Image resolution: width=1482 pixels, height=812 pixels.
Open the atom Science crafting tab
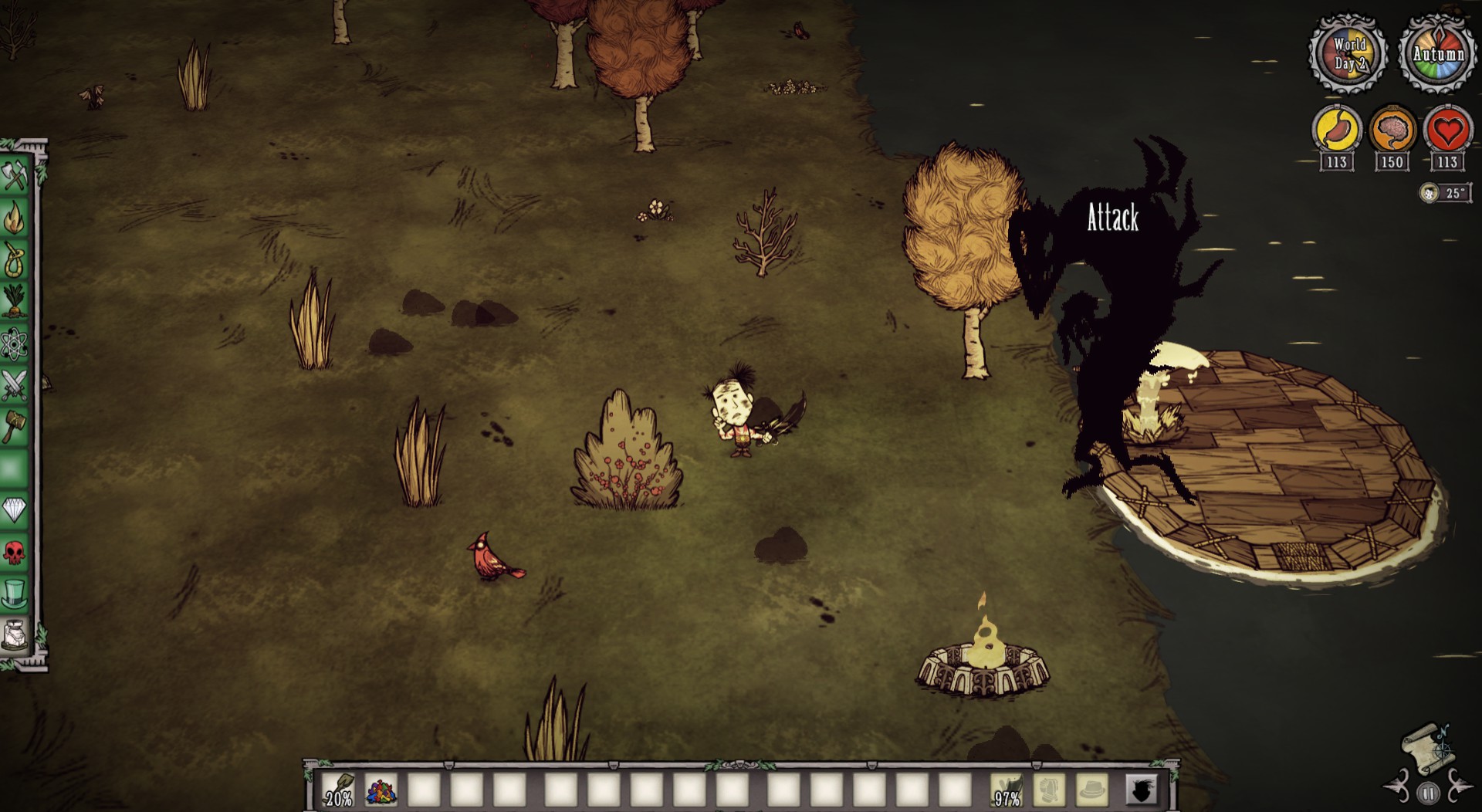[15, 343]
